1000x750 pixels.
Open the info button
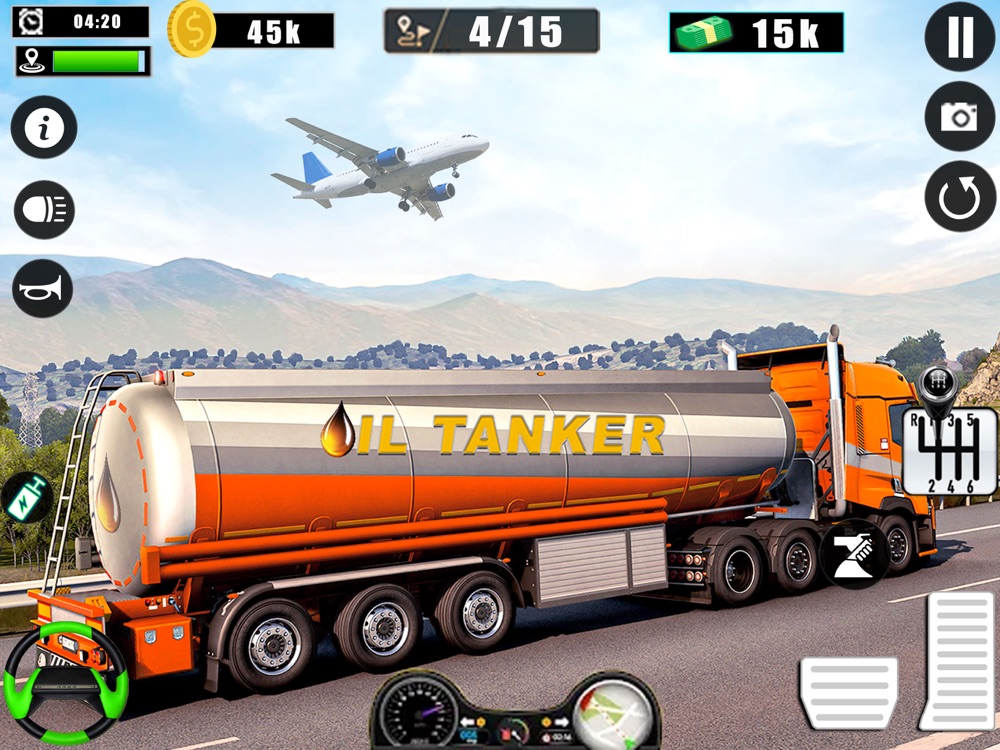click(44, 127)
